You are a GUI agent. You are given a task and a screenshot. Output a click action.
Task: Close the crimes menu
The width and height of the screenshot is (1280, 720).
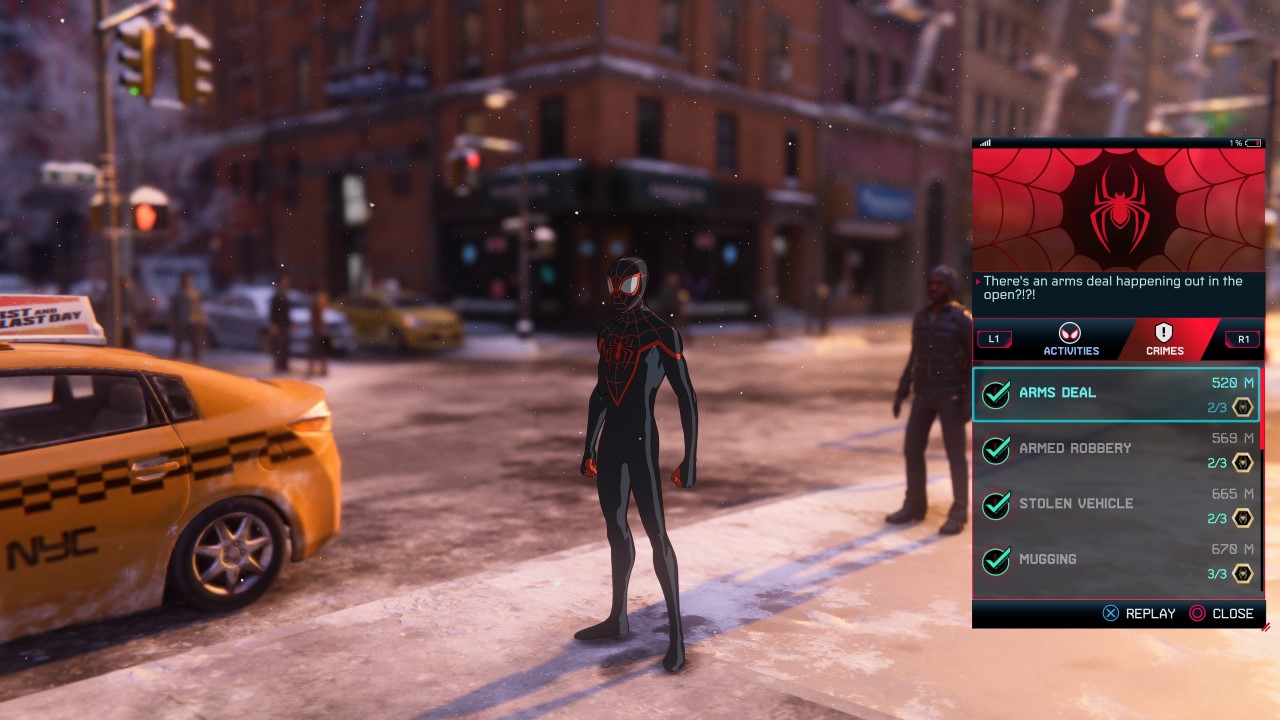point(1222,613)
